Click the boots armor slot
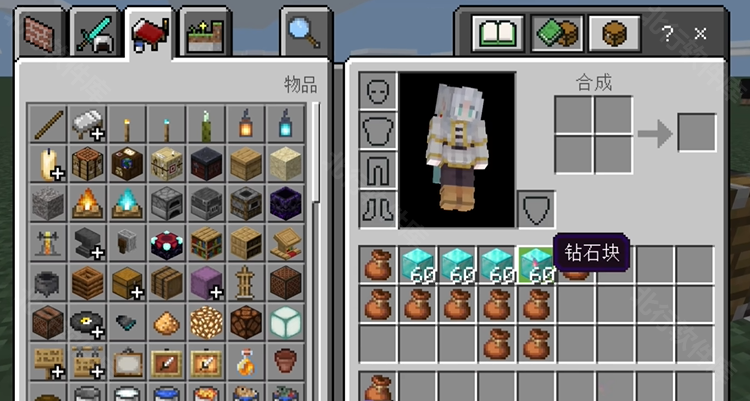 [x=379, y=209]
